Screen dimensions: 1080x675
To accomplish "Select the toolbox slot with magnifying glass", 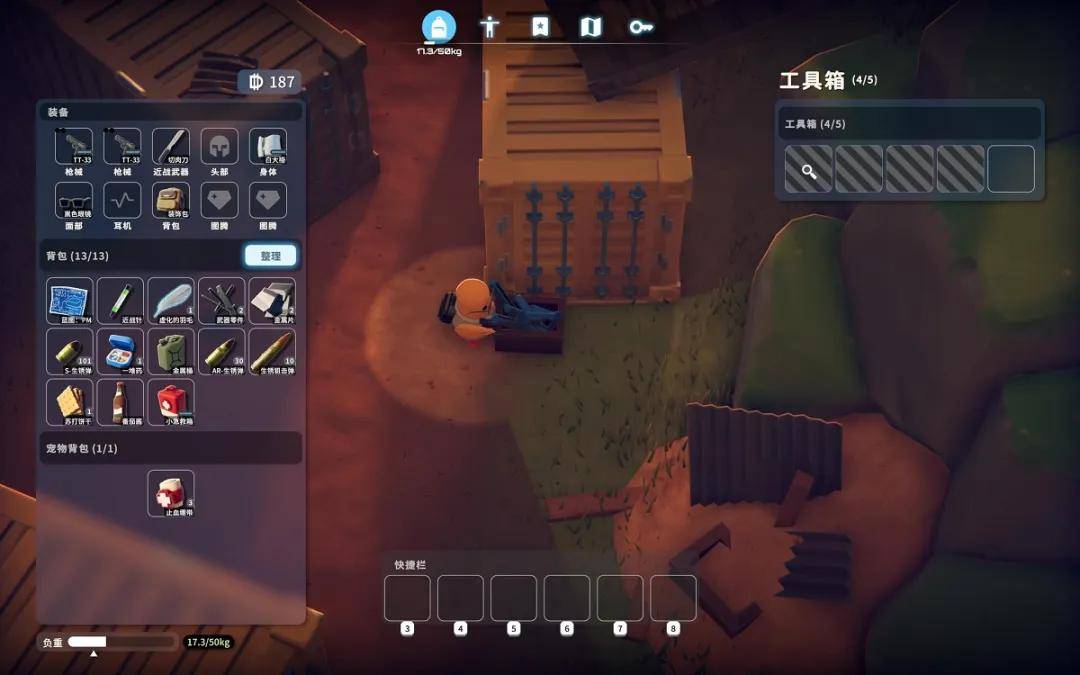I will point(809,169).
